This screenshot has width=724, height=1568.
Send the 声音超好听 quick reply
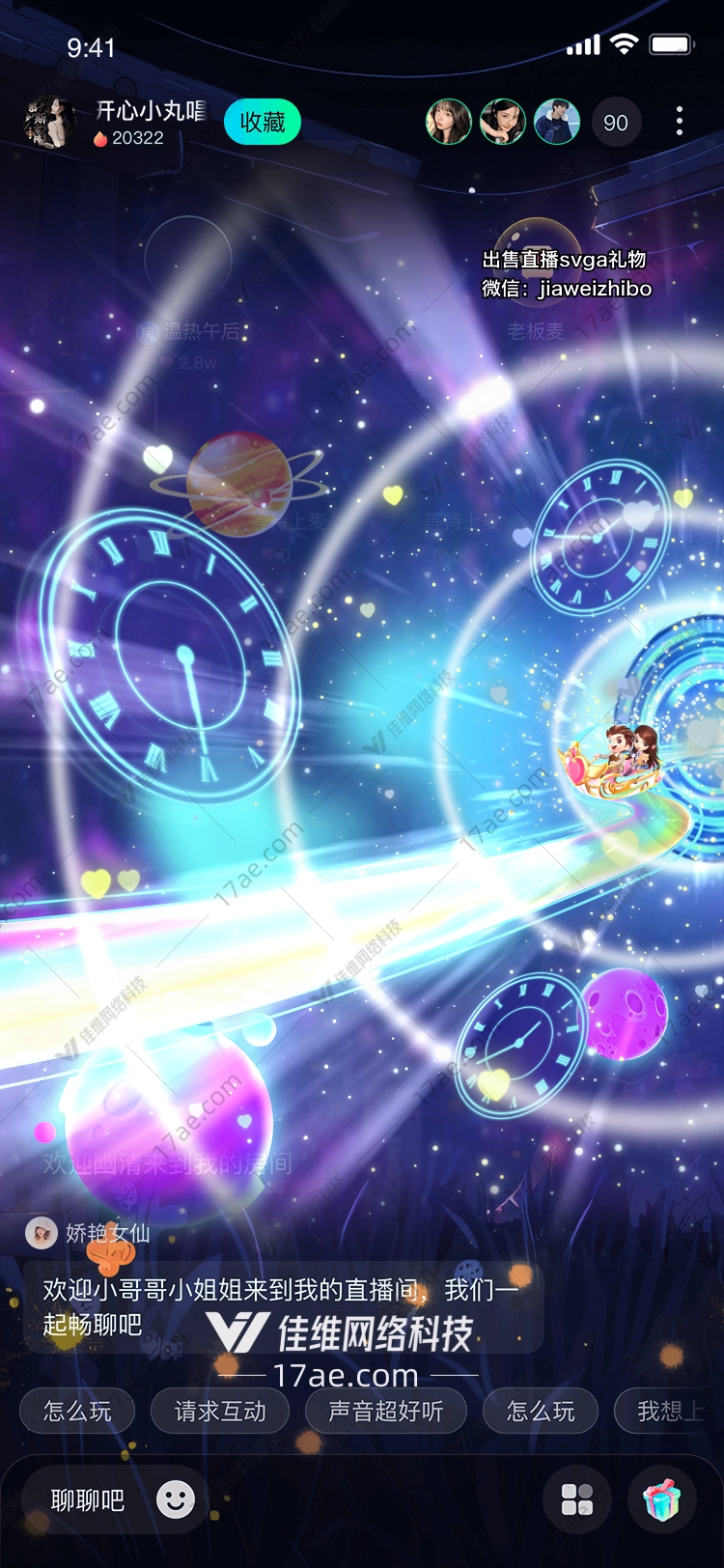coord(386,1412)
